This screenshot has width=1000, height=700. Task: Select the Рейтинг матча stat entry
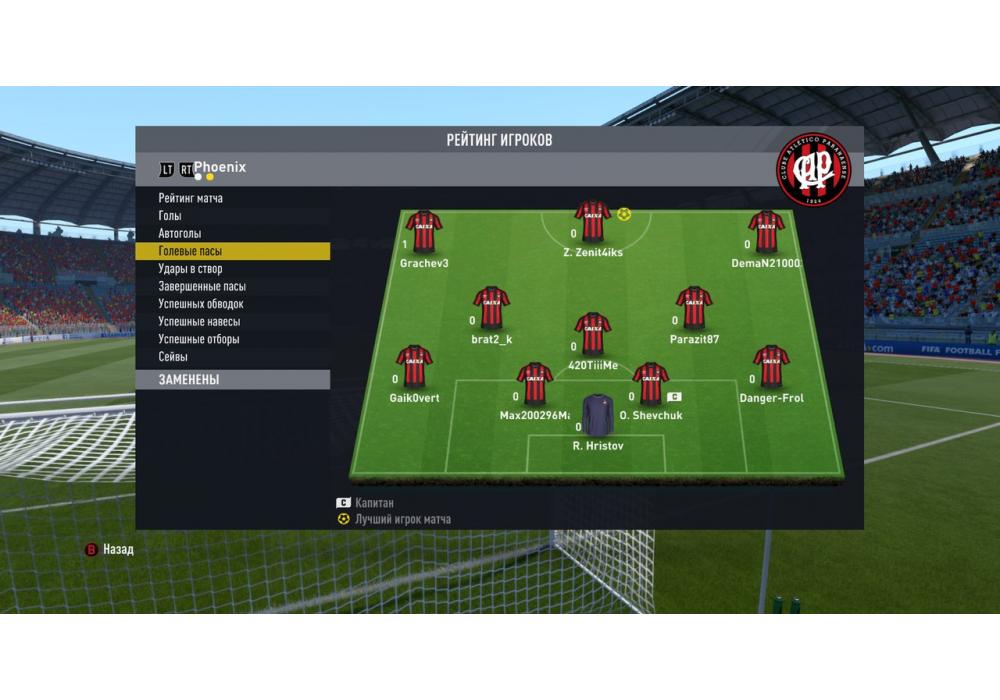tap(190, 198)
